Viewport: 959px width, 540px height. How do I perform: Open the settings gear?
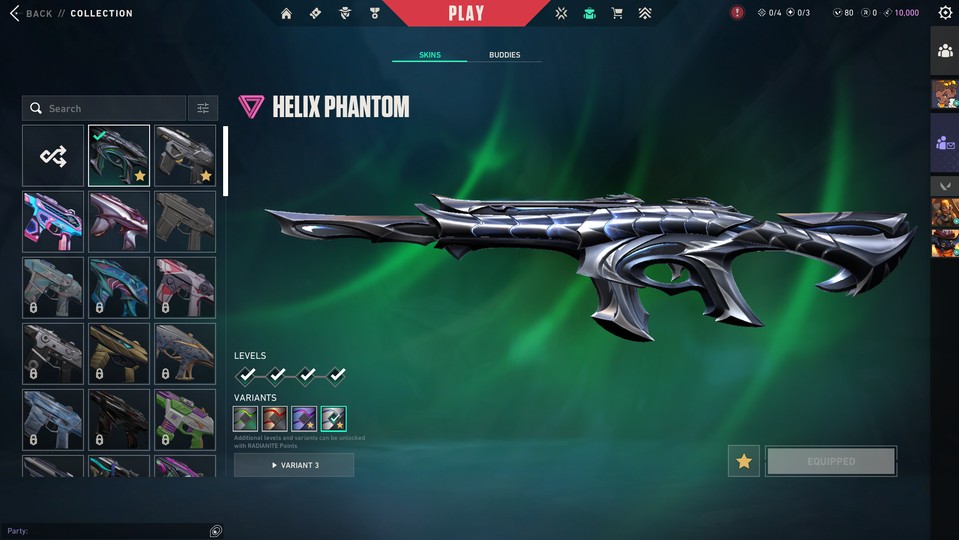(x=945, y=13)
